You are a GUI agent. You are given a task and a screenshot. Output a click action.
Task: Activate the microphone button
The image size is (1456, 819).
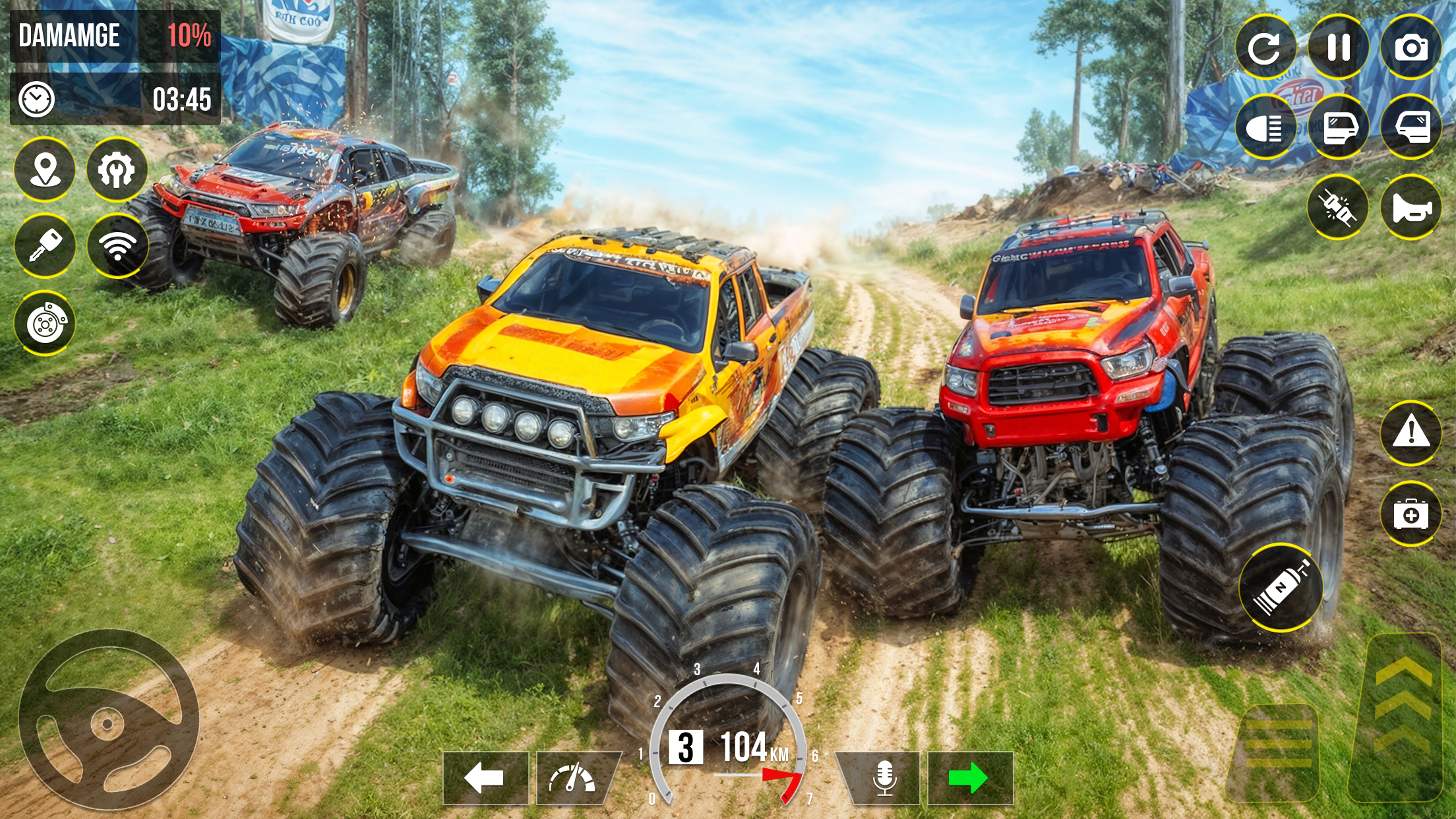click(884, 778)
